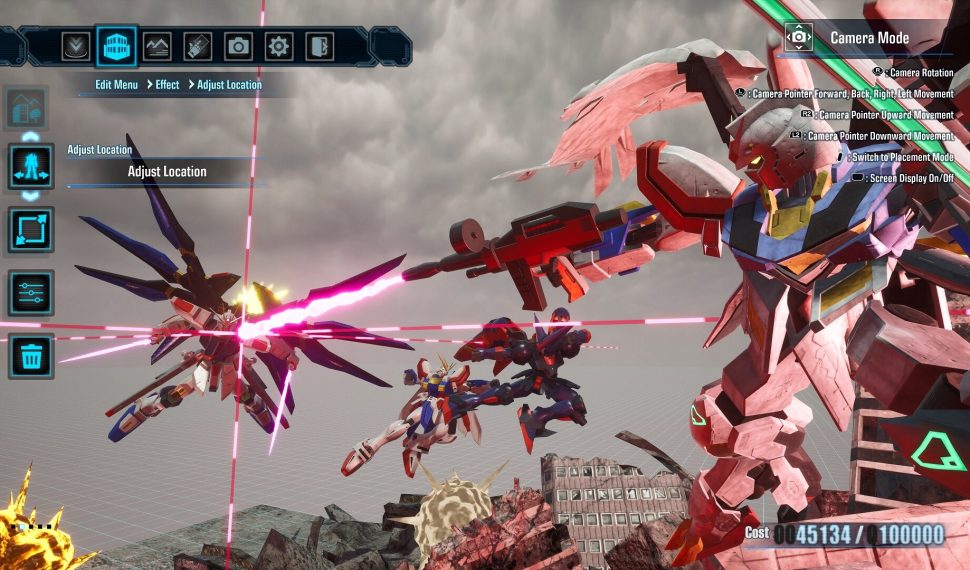The image size is (970, 570).
Task: Open the camera photo tab
Action: [238, 46]
